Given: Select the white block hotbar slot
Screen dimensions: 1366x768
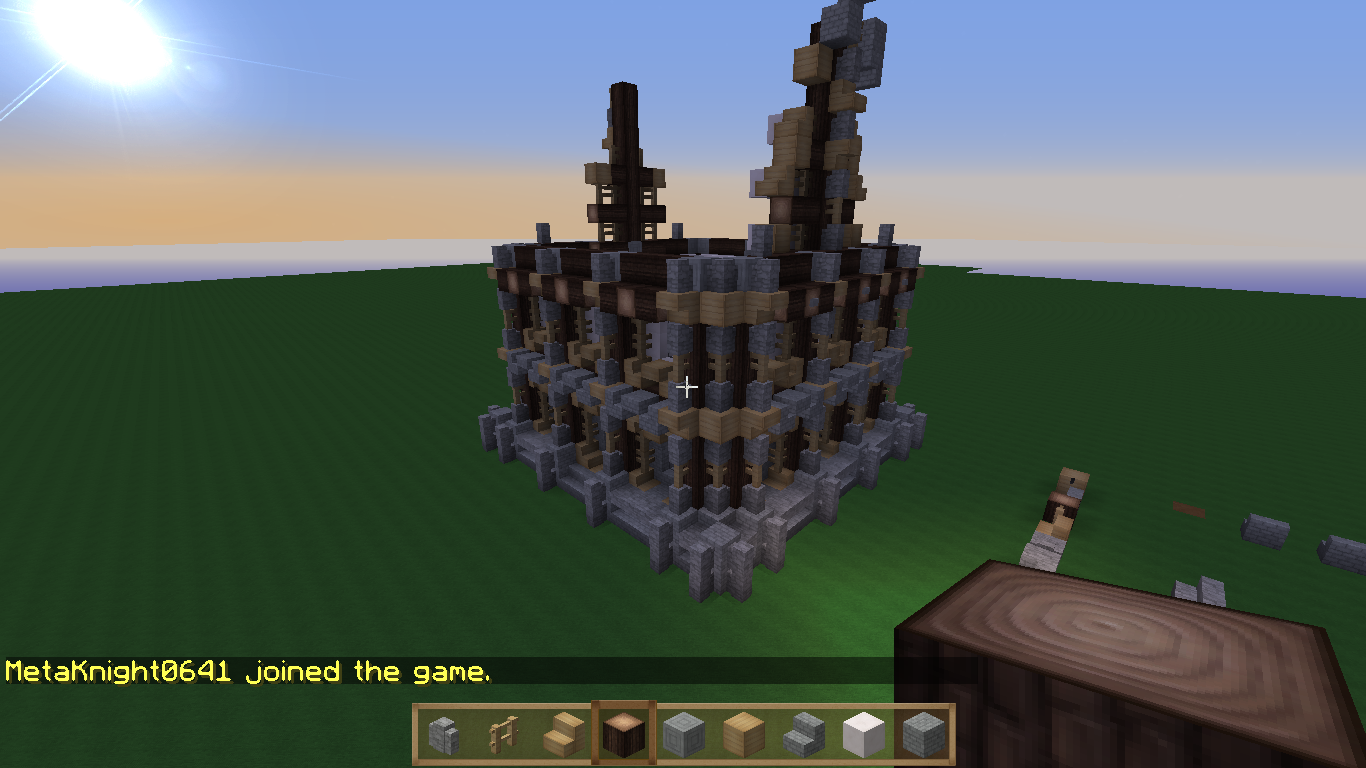Looking at the screenshot, I should [863, 735].
